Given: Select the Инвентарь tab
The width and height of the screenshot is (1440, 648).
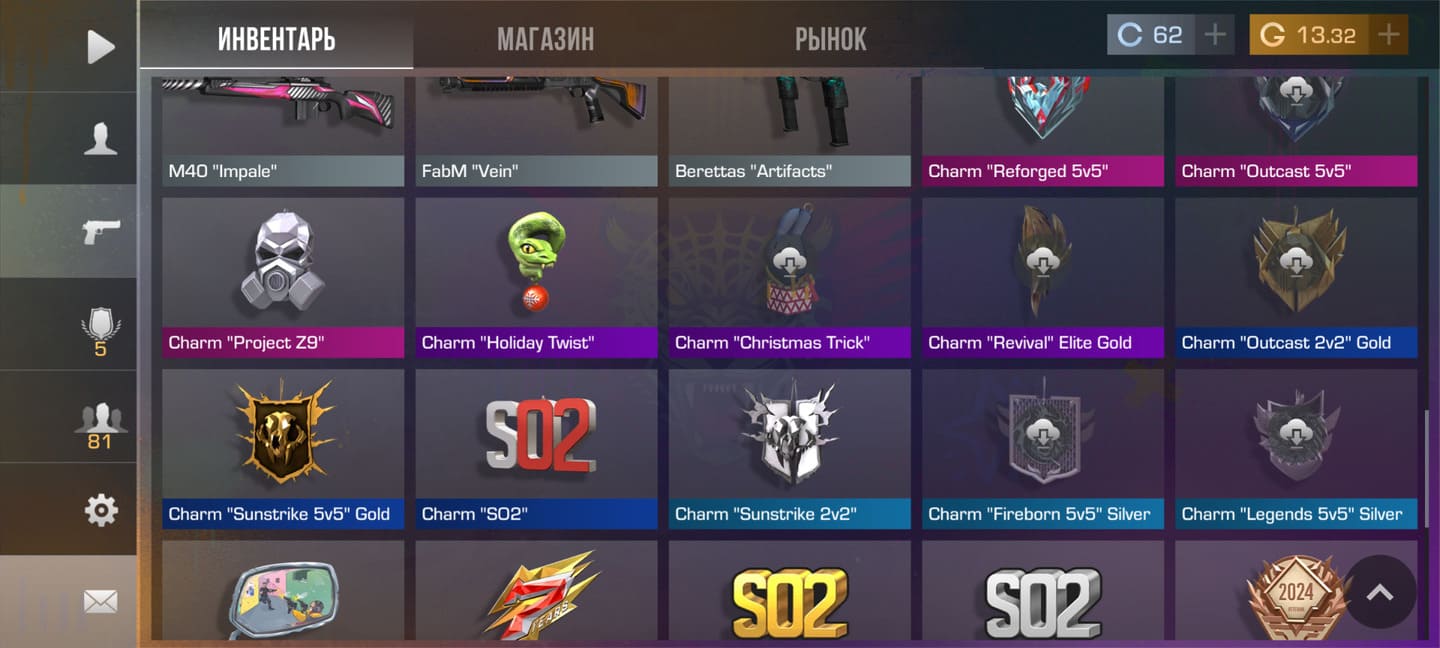Looking at the screenshot, I should coord(276,39).
